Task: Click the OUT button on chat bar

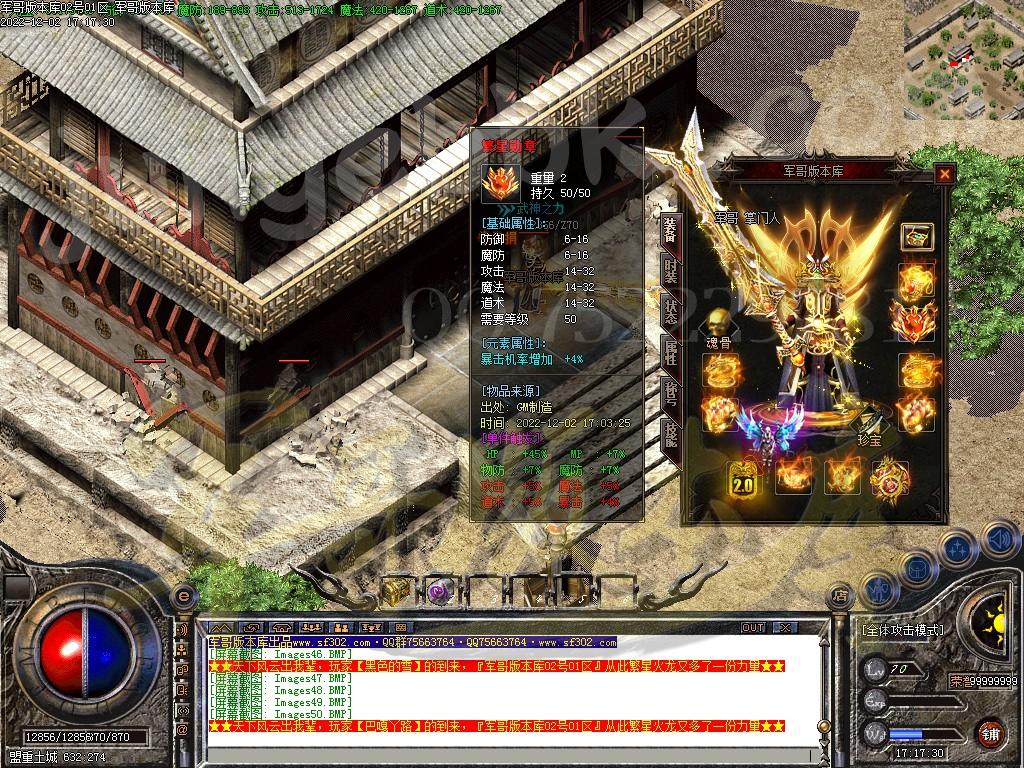Action: point(753,627)
